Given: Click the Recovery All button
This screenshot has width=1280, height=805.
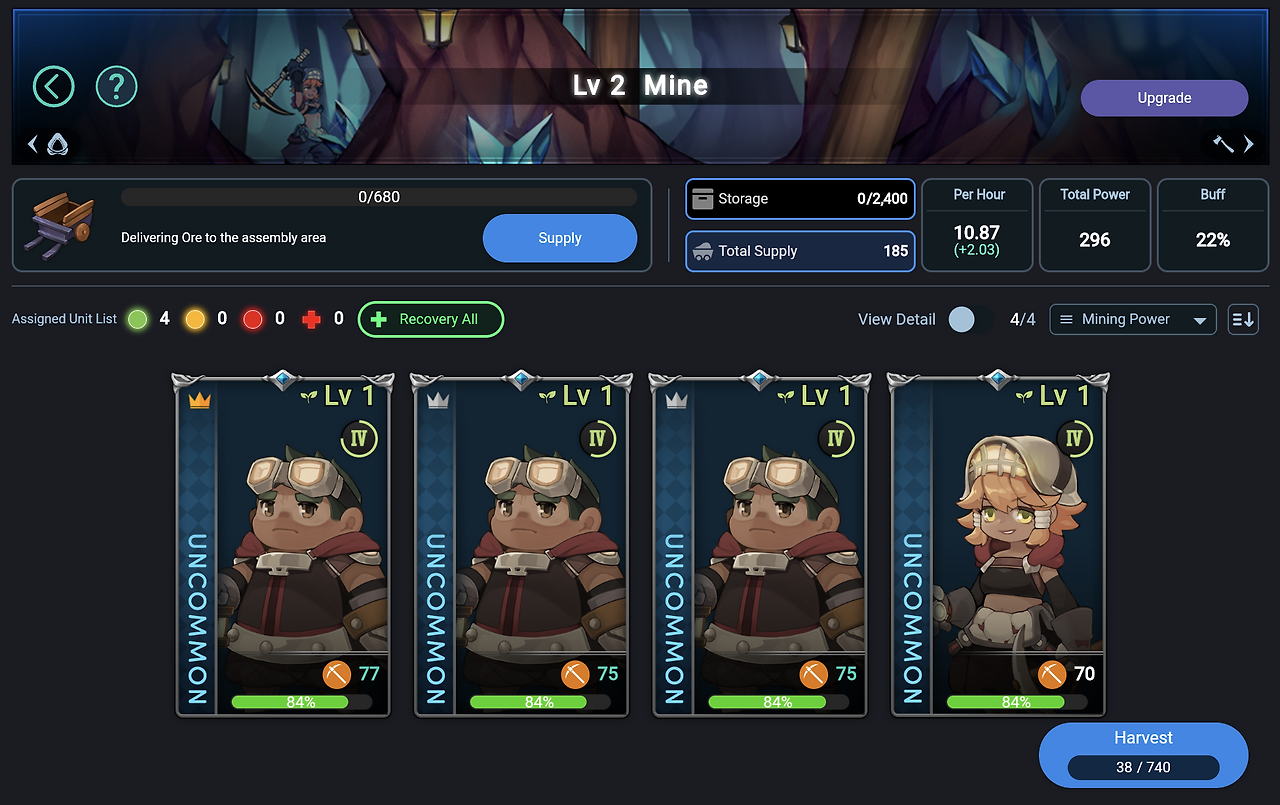Looking at the screenshot, I should (x=430, y=319).
